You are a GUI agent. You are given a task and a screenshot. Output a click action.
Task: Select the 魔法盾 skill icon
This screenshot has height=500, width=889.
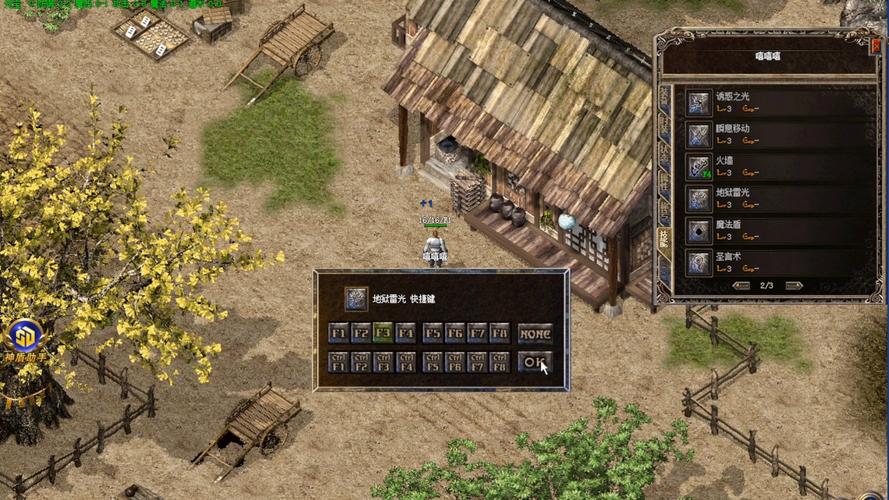click(698, 230)
